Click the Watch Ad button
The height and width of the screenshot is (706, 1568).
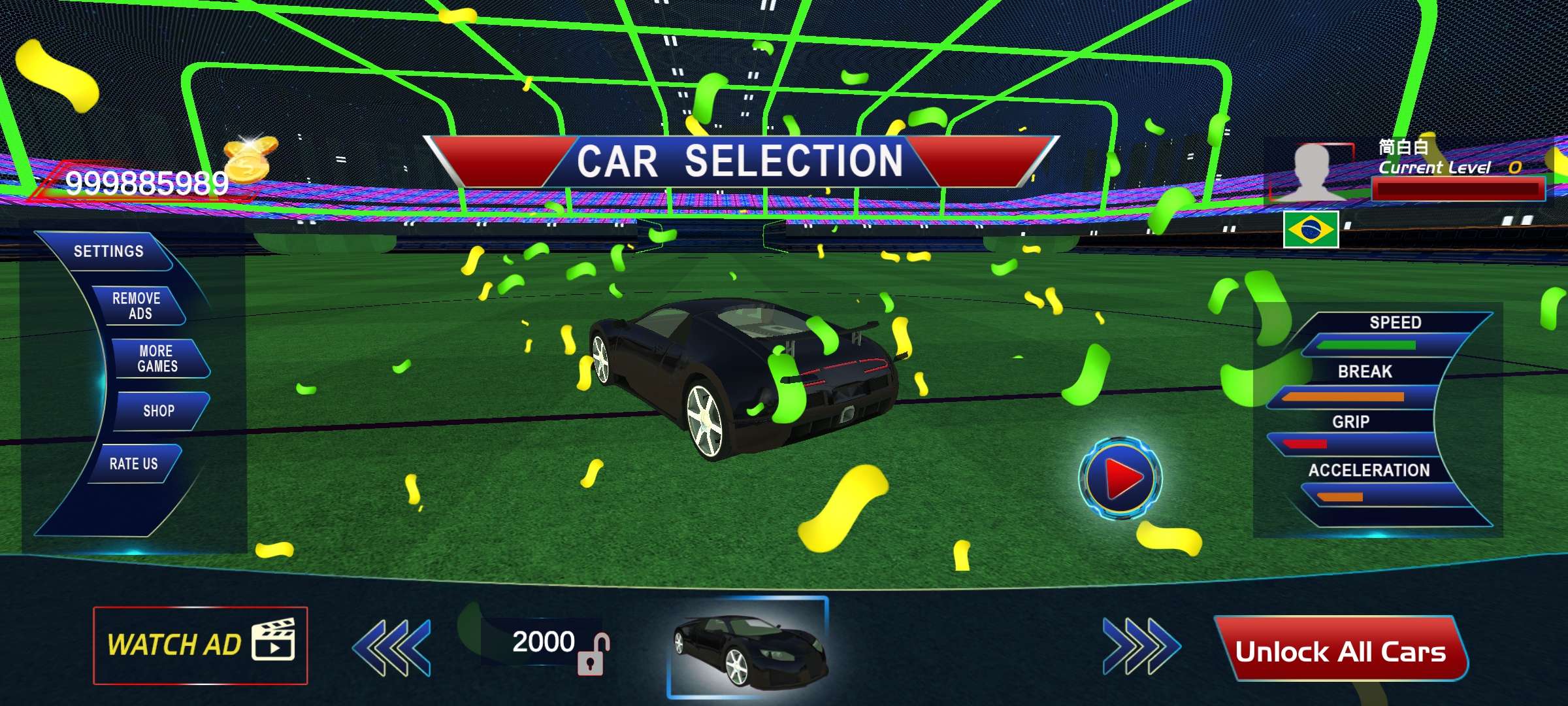200,646
